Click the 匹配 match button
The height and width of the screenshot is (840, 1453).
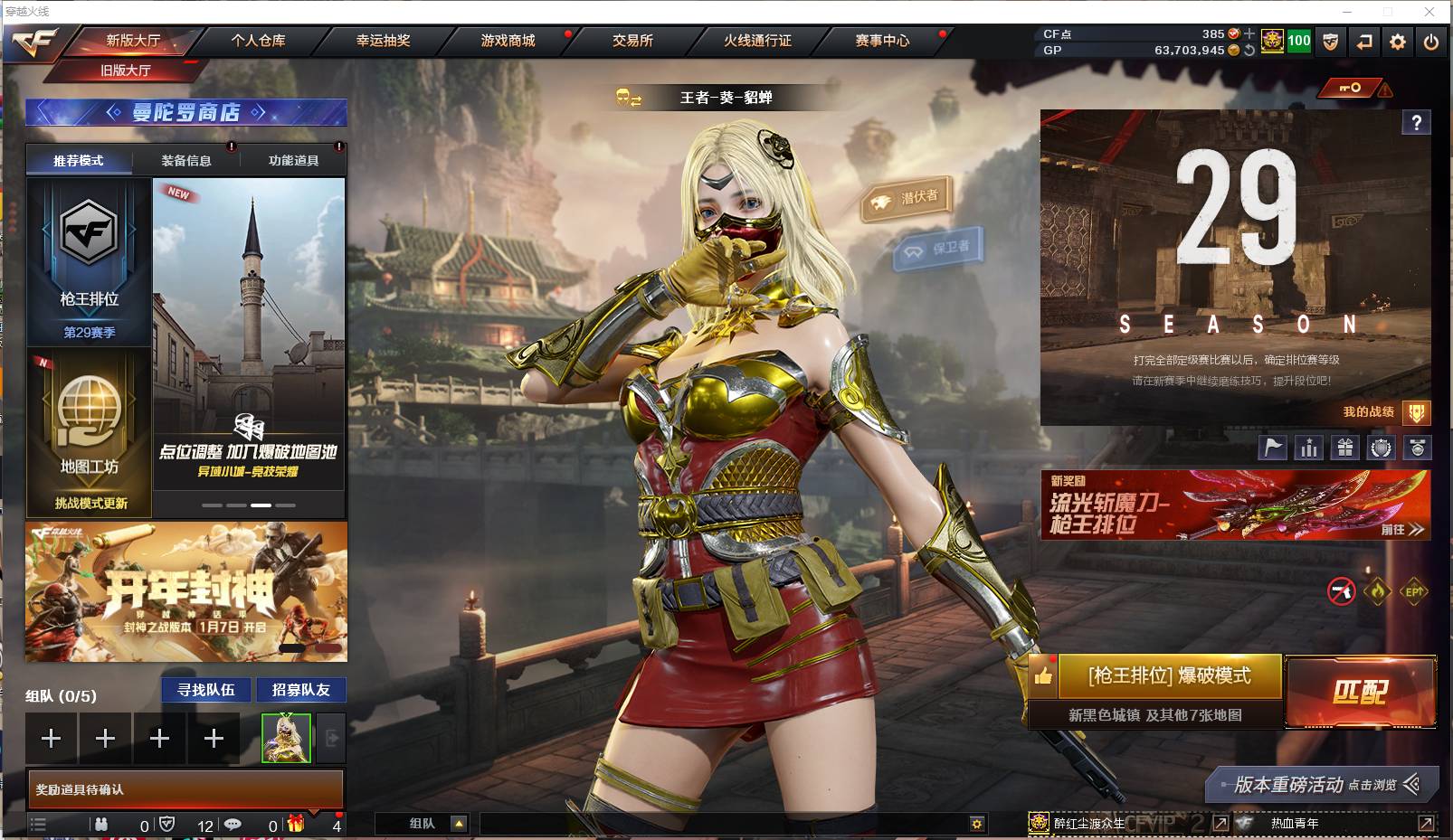click(1363, 691)
